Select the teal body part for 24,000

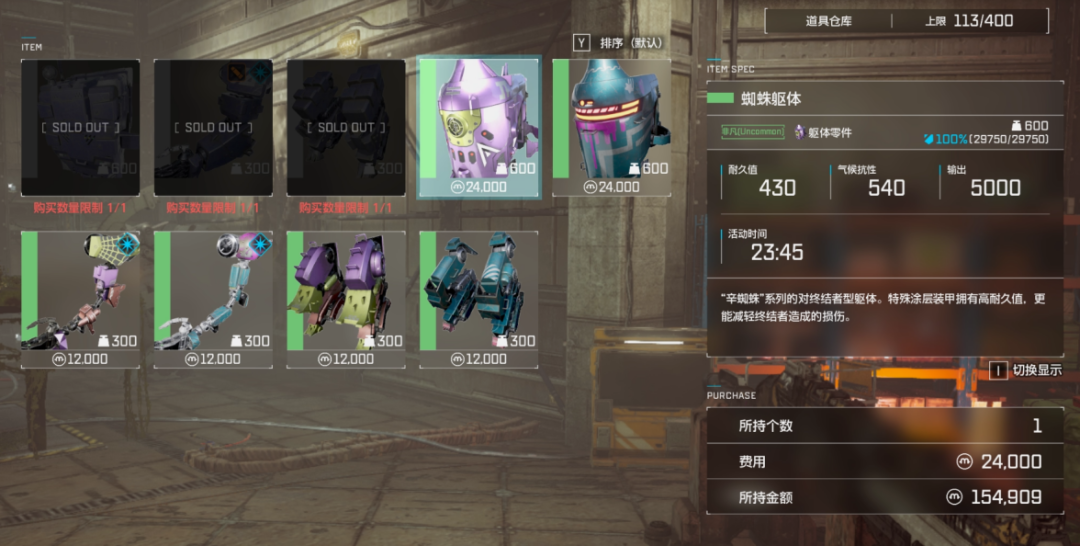[611, 127]
